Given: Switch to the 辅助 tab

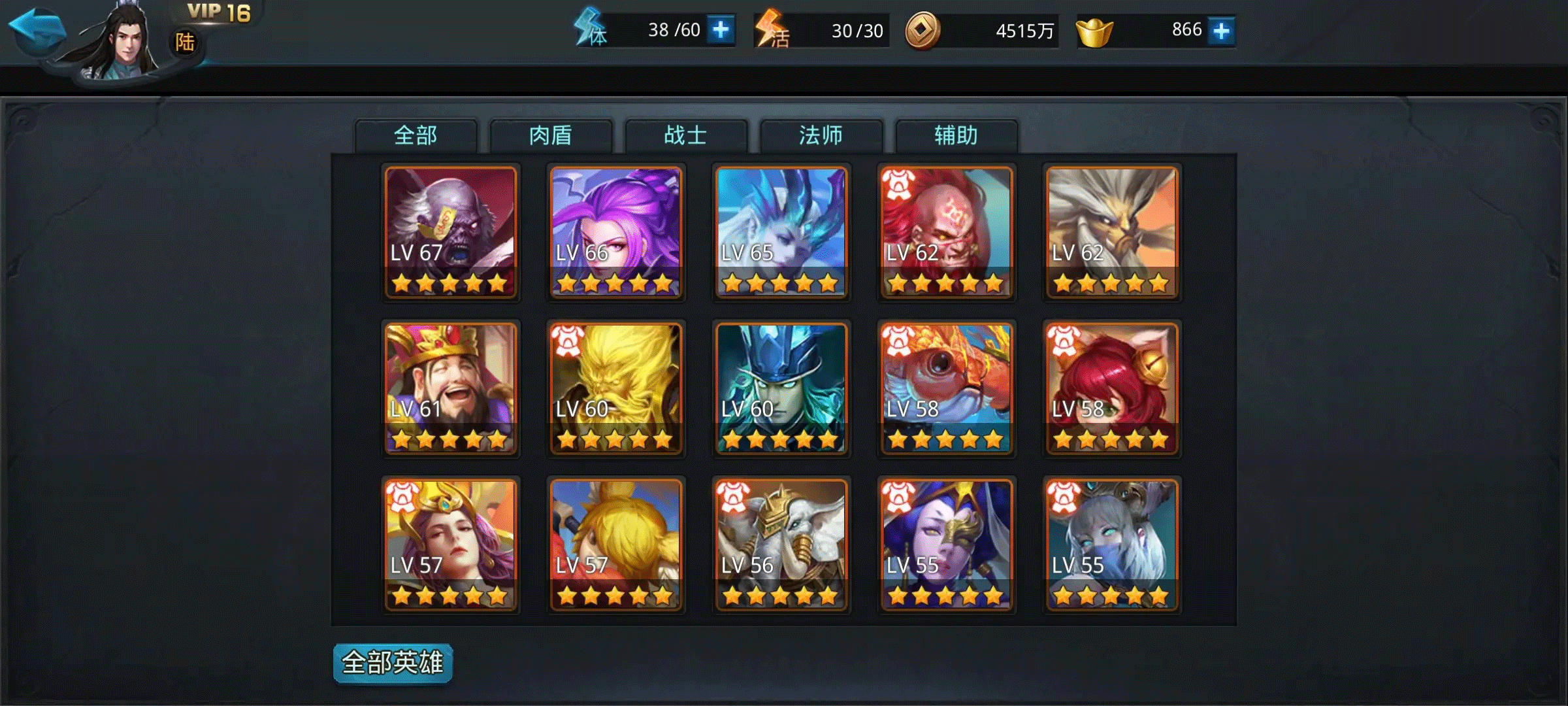Looking at the screenshot, I should click(956, 136).
